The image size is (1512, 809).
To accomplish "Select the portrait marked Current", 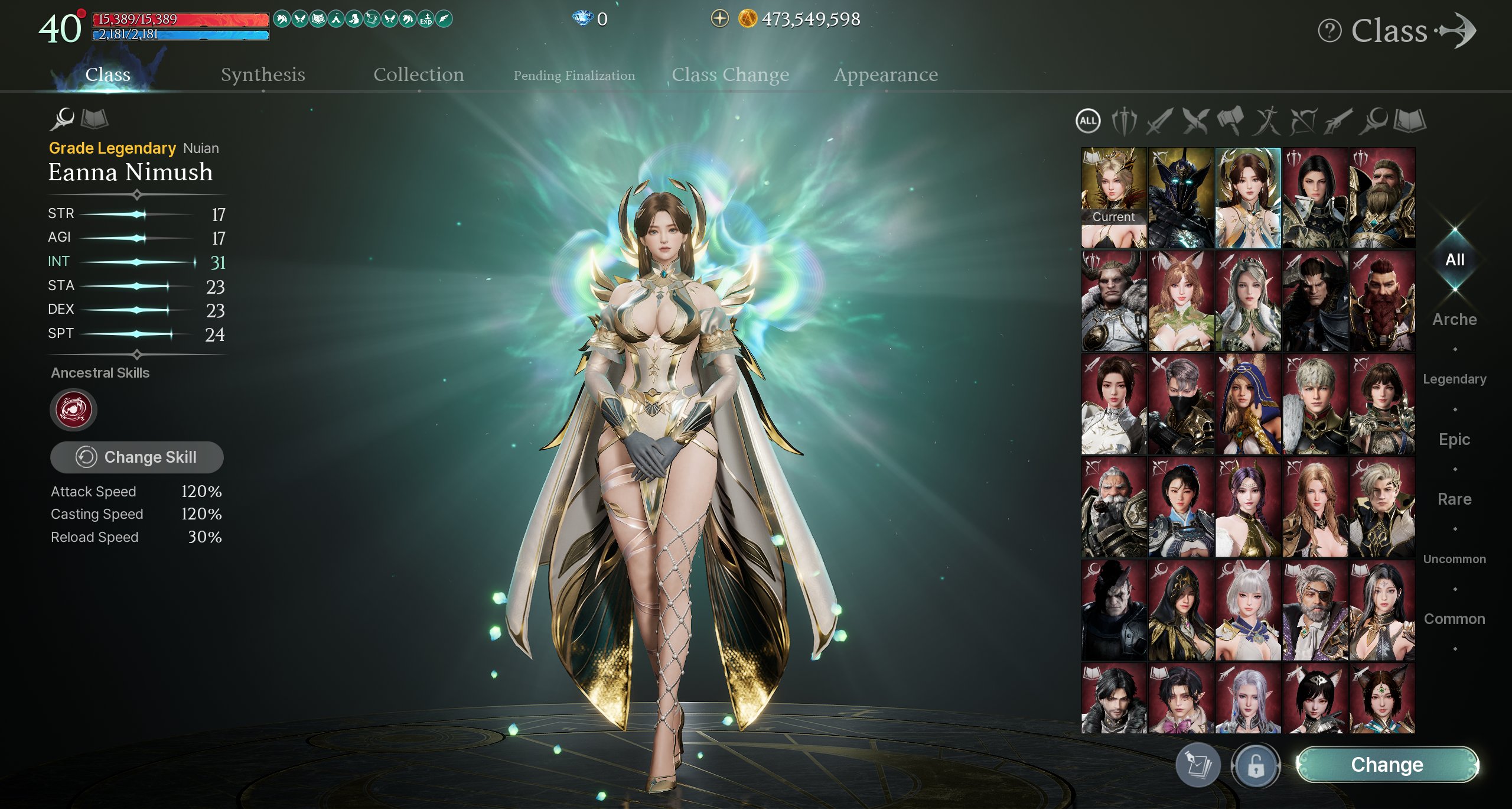I will 1113,197.
